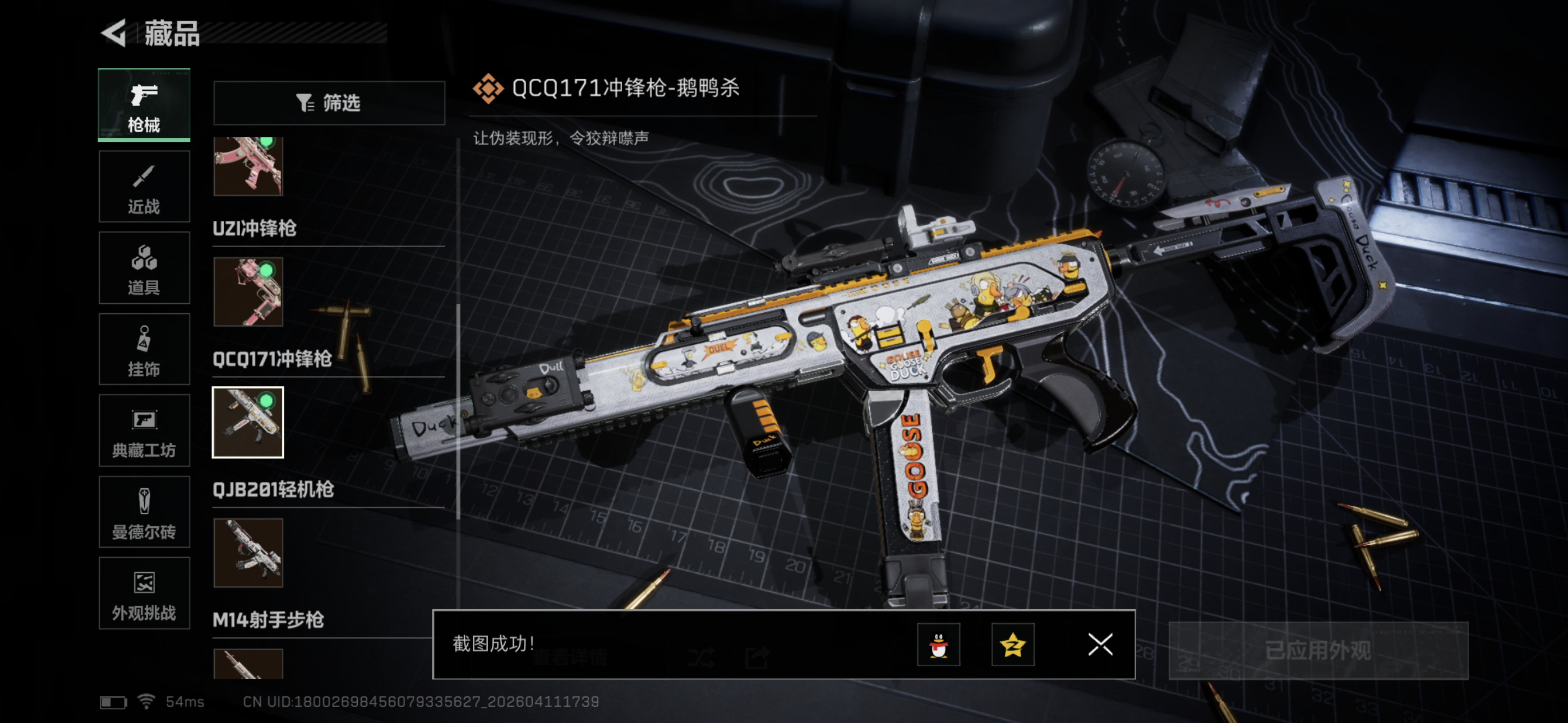
Task: Select the pink UZI冲锋枪 skin thumbnail
Action: [x=248, y=292]
